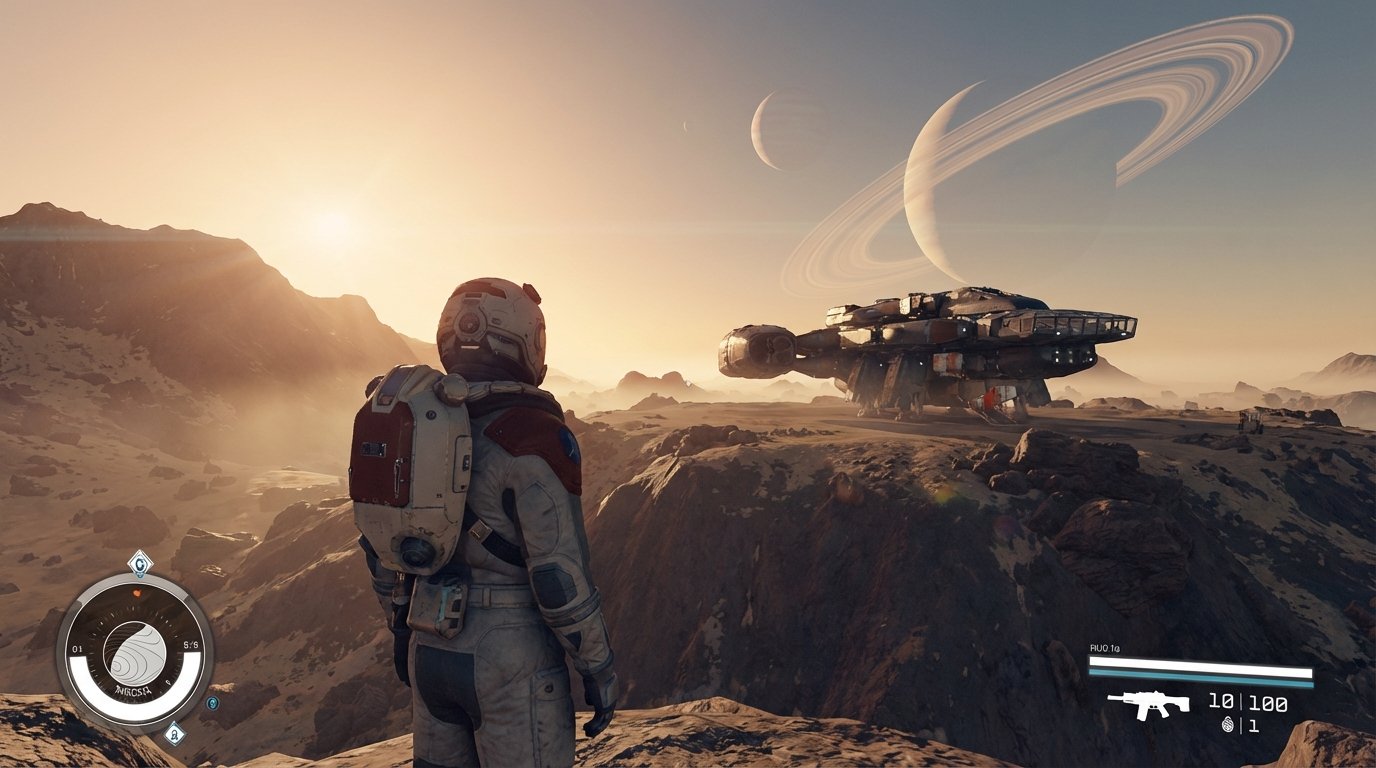Select the S bearing label on the compass dial
Viewport: 1376px width, 768px height.
point(193,645)
